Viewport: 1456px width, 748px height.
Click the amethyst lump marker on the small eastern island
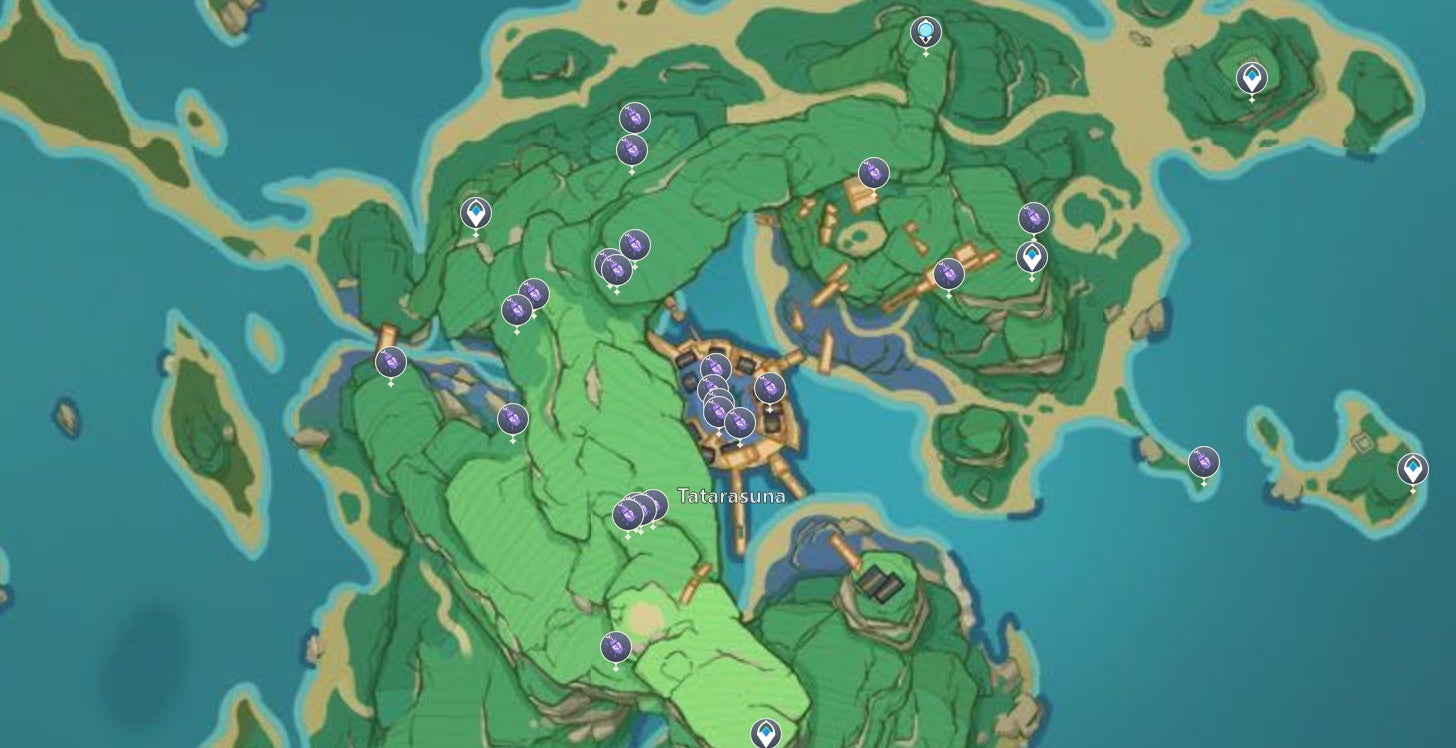1202,462
